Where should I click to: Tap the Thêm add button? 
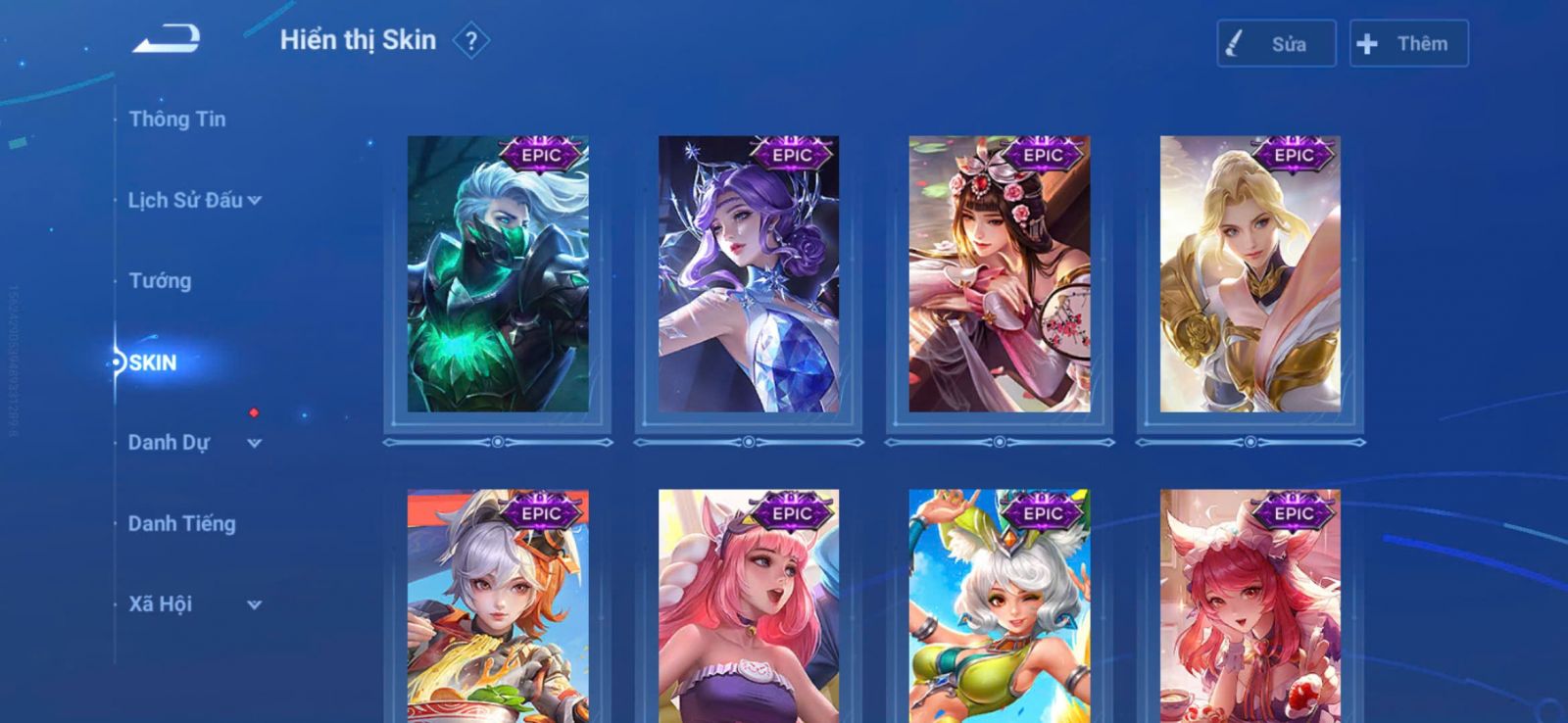pos(1408,44)
